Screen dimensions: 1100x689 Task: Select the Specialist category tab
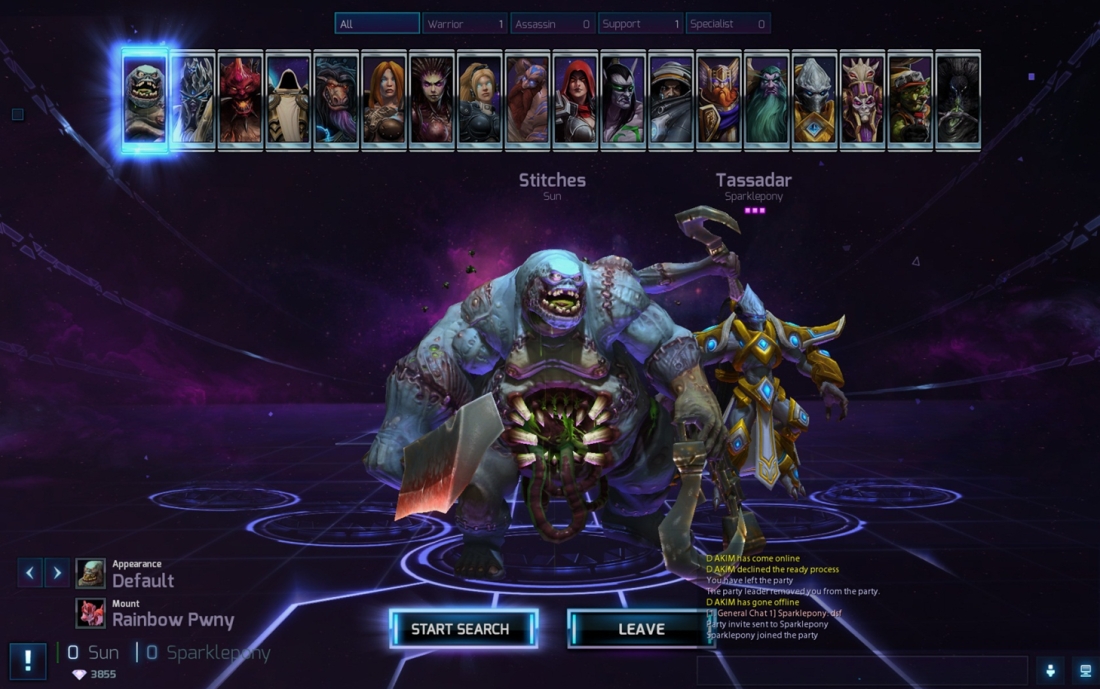point(727,23)
